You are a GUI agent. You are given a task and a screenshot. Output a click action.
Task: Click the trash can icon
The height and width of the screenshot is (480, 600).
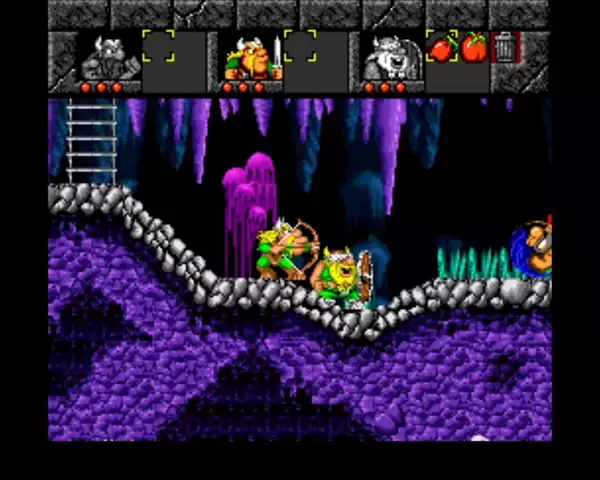coord(506,47)
